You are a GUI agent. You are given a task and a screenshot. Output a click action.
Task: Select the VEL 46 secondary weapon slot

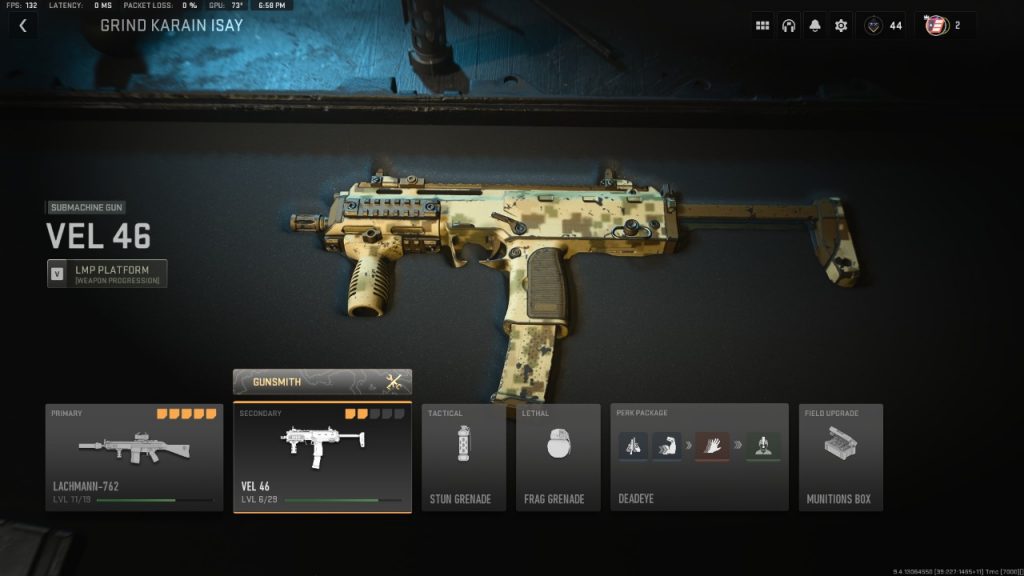pos(322,457)
